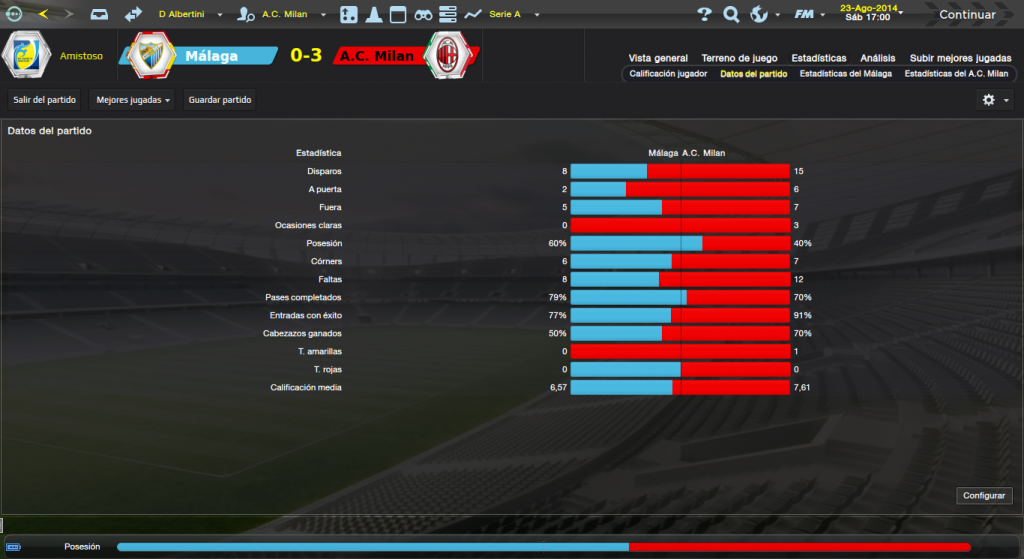Click the question mark help icon
Image resolution: width=1024 pixels, height=559 pixels.
point(704,15)
